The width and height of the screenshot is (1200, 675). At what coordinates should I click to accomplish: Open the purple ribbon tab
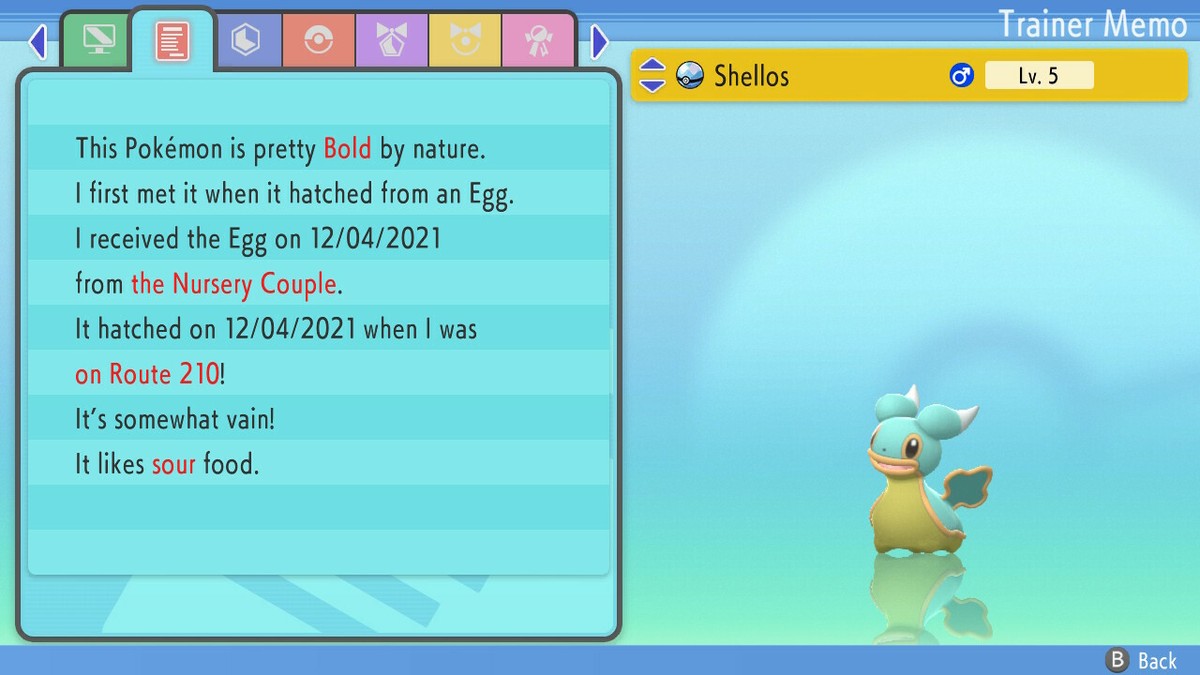(x=391, y=40)
